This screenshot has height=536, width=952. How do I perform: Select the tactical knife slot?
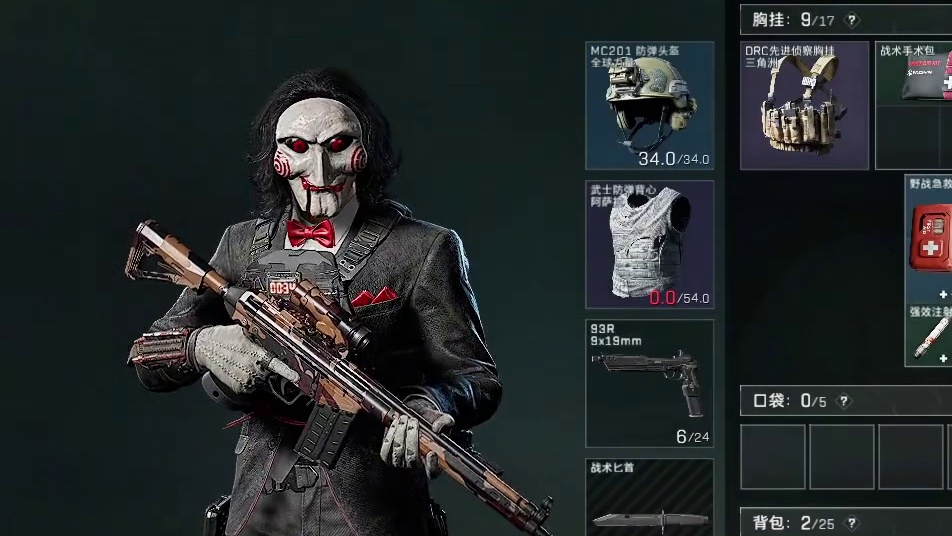tap(650, 500)
